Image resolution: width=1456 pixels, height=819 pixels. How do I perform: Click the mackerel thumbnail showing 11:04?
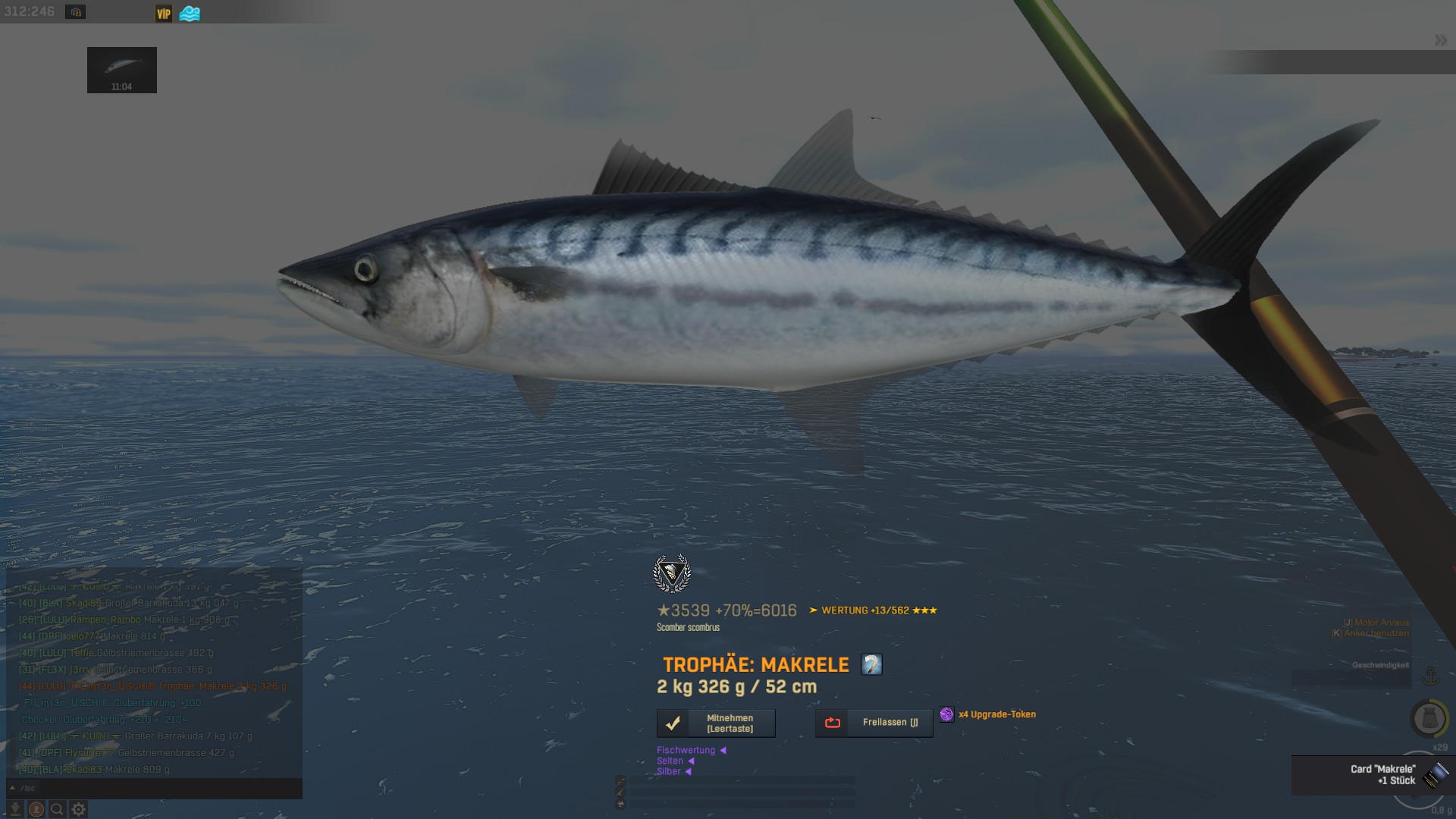click(x=122, y=70)
